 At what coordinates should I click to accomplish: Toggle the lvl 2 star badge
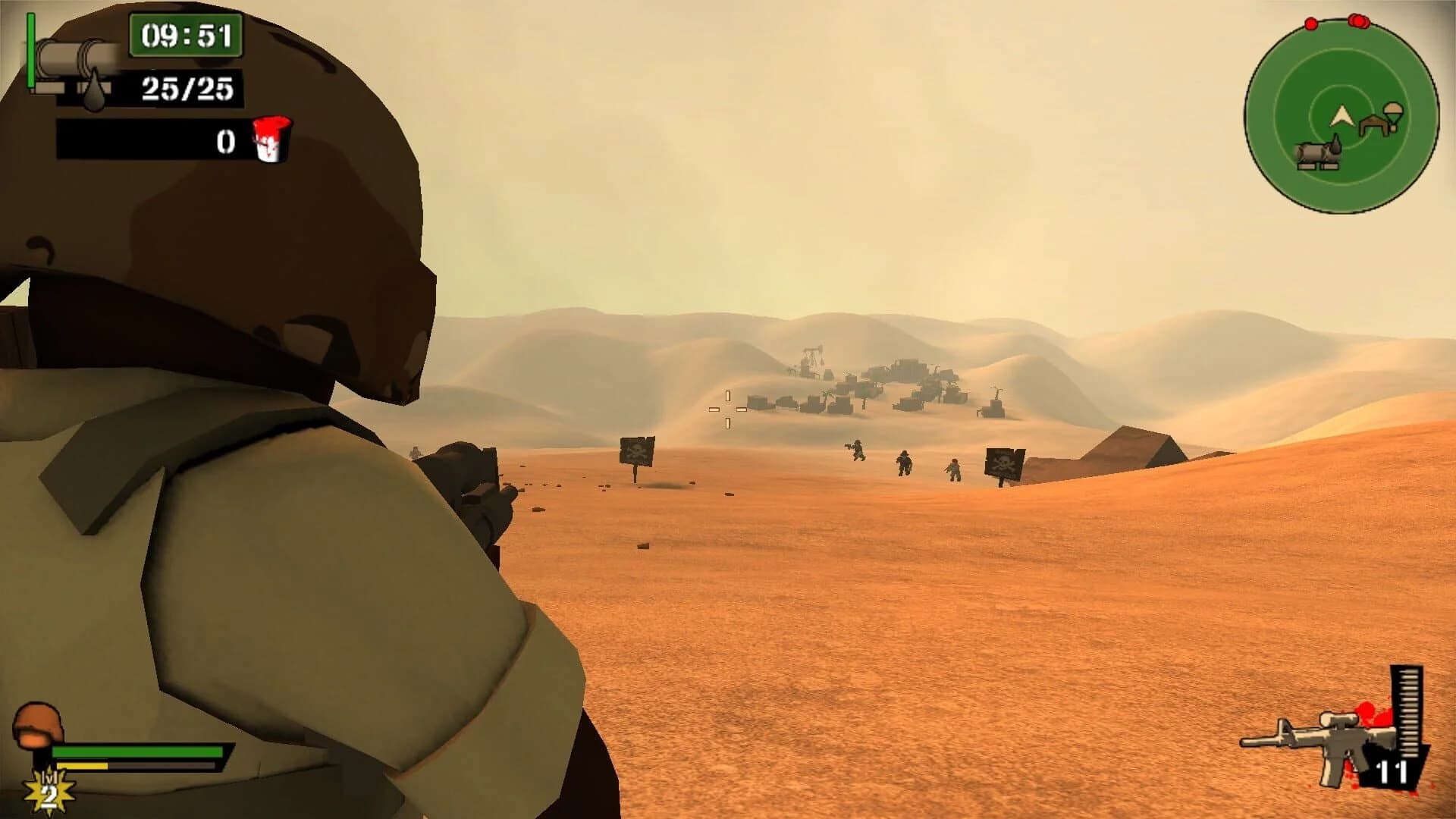point(47,791)
